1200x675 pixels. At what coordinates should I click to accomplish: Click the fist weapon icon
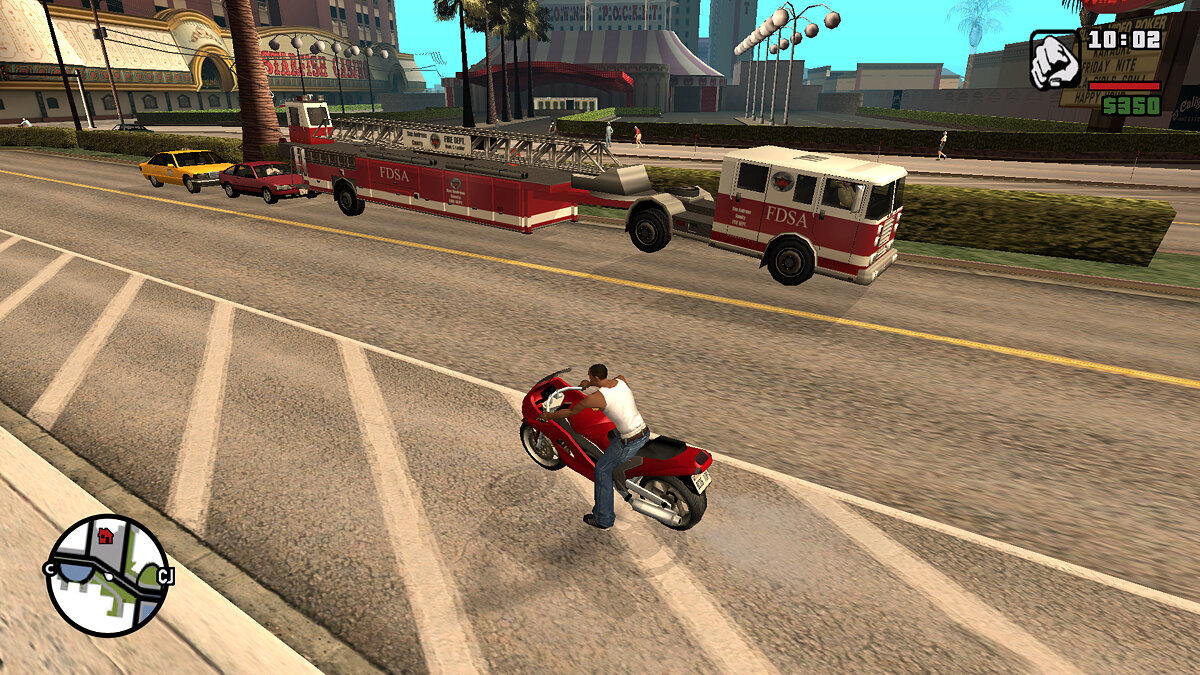point(1056,61)
